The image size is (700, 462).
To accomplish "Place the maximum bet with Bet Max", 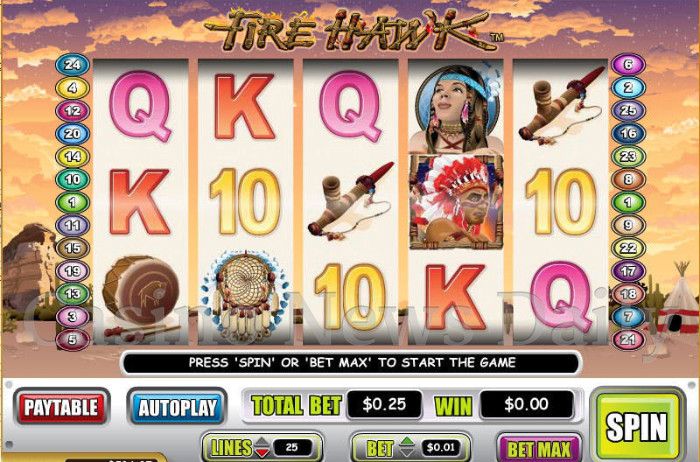I will point(540,448).
